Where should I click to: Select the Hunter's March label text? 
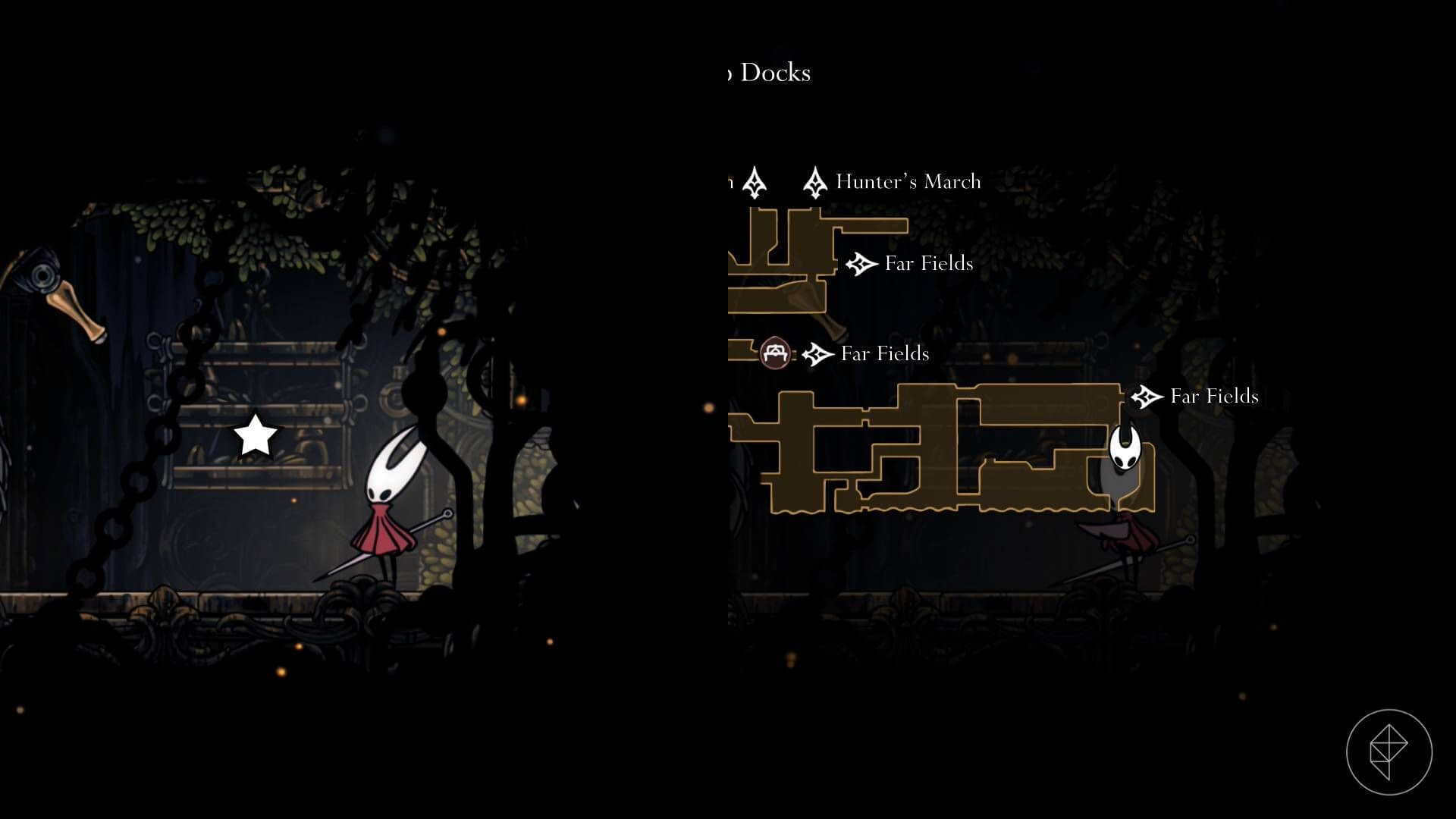[907, 182]
